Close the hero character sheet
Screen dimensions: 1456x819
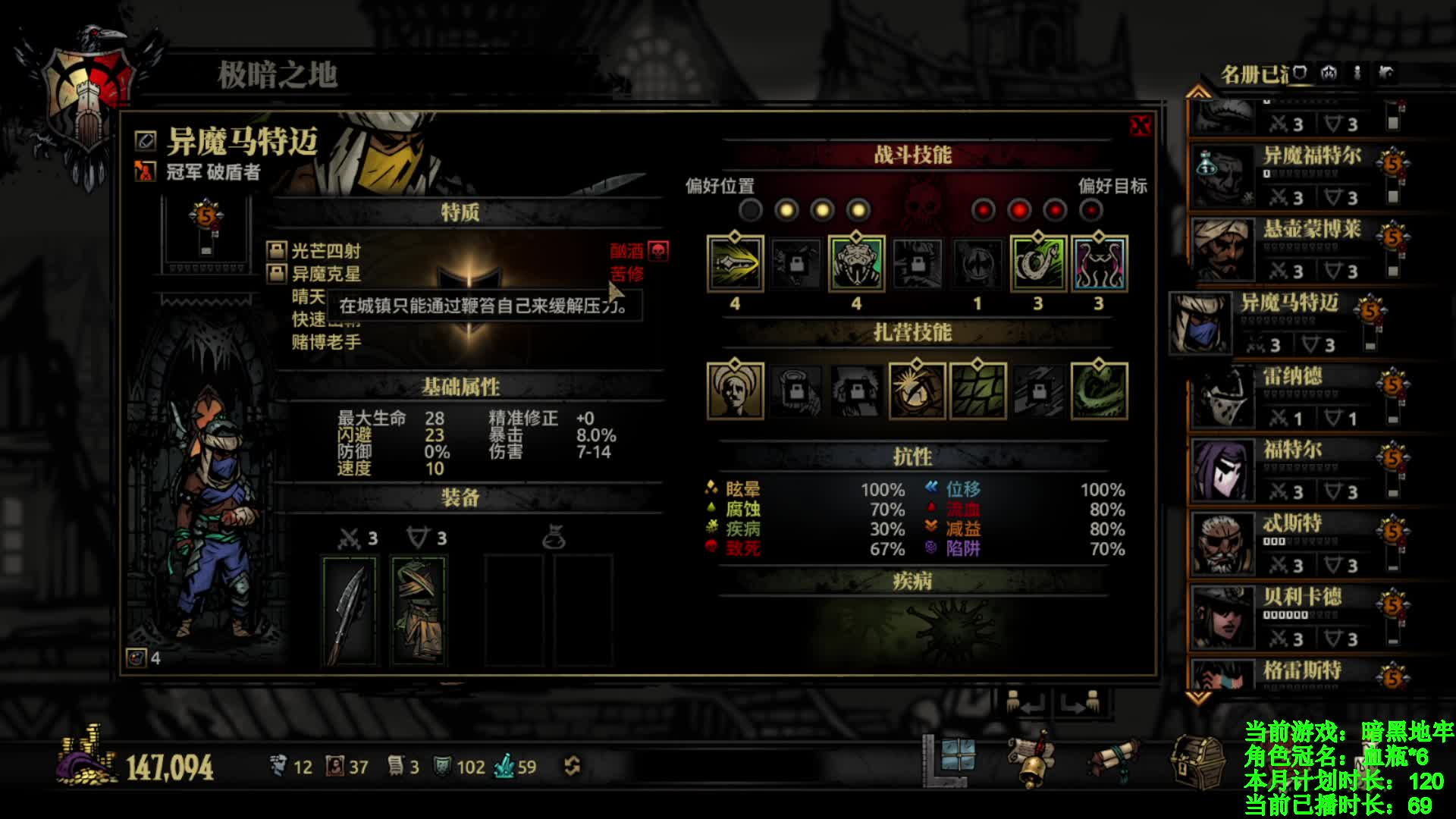pos(1139,126)
